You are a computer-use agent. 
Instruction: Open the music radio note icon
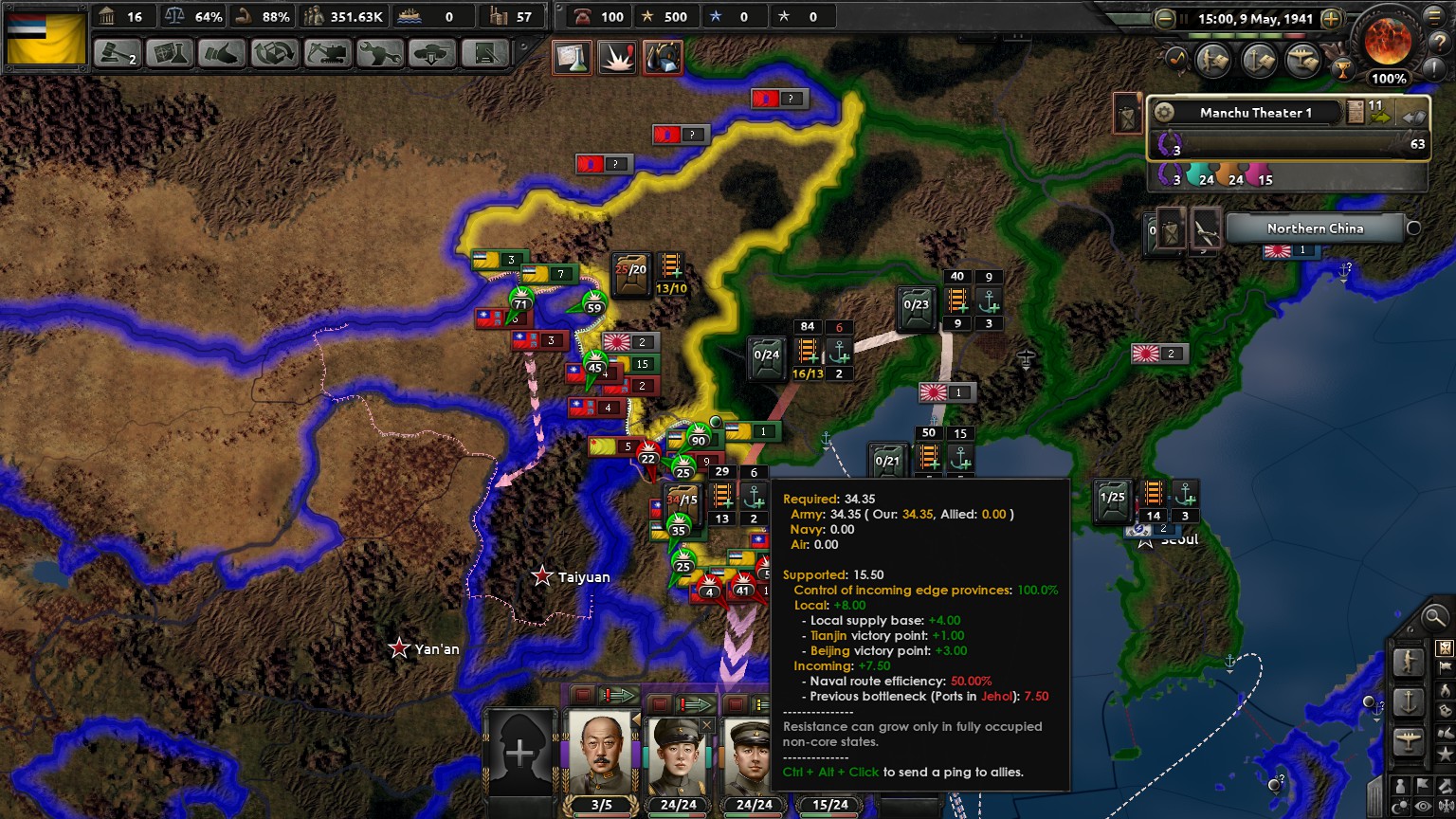tap(1176, 59)
